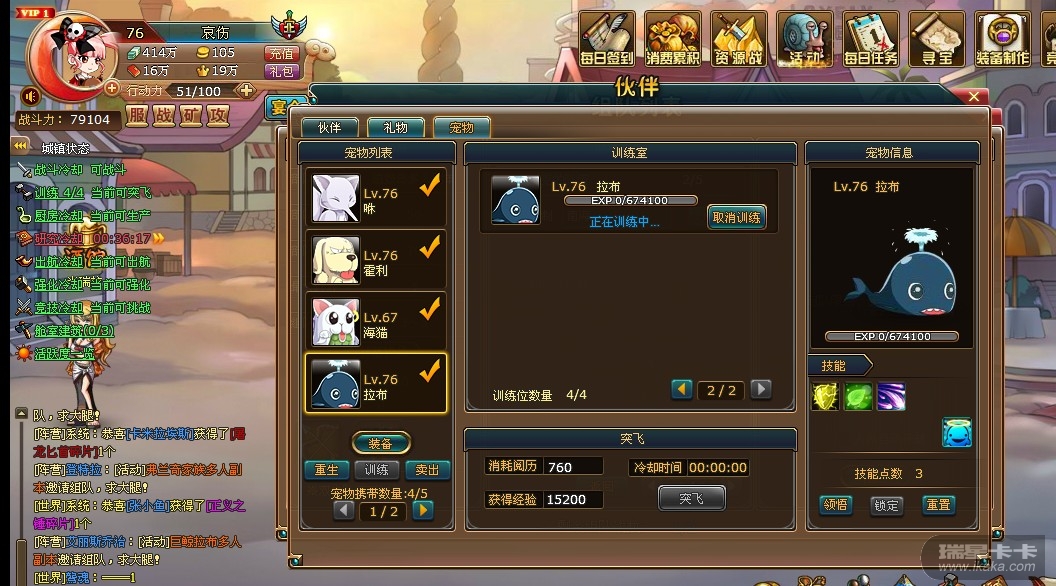Open the 礼物 gift tab
This screenshot has height=586, width=1056.
[395, 128]
